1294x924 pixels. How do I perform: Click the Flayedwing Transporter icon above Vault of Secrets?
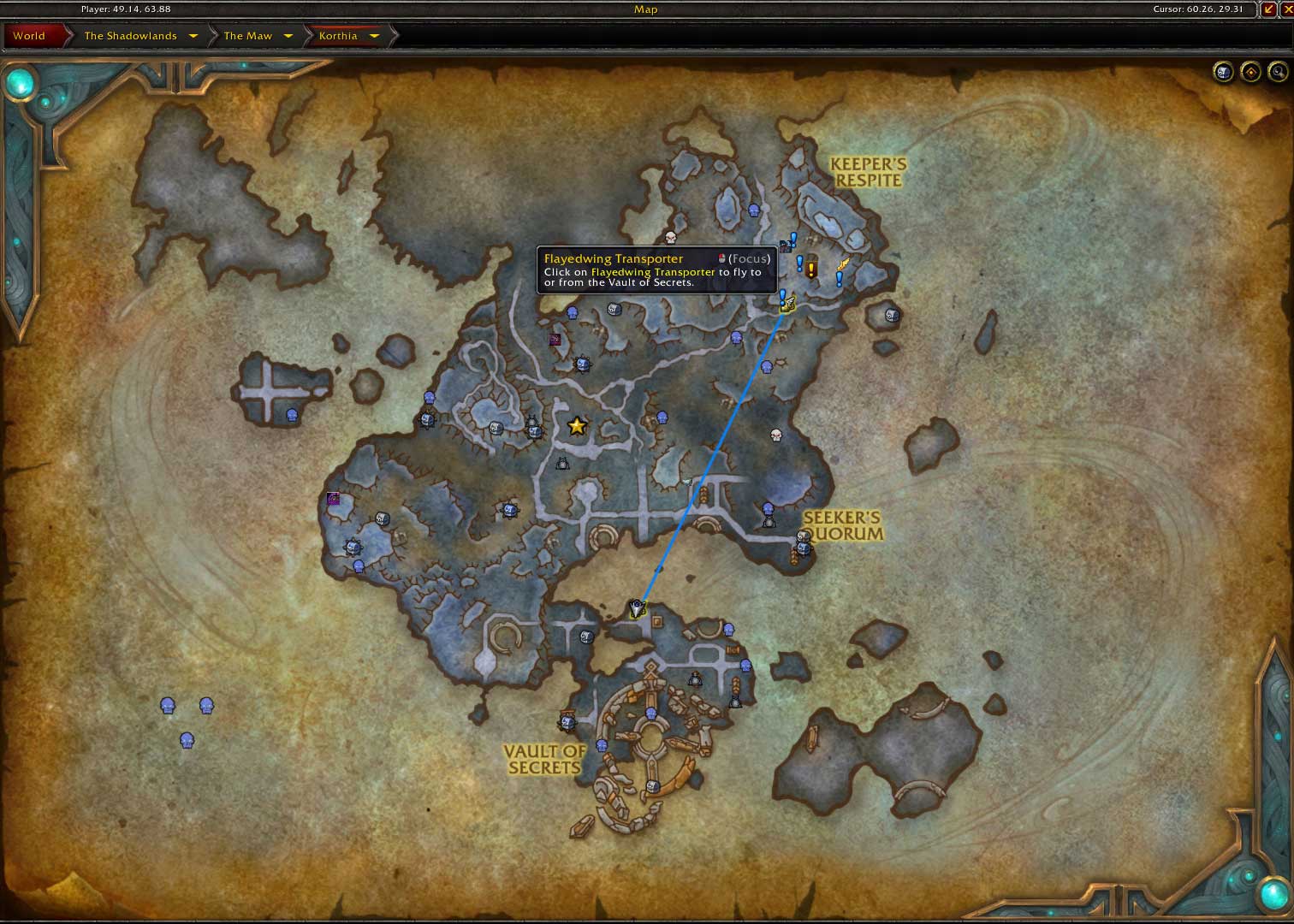tap(637, 607)
